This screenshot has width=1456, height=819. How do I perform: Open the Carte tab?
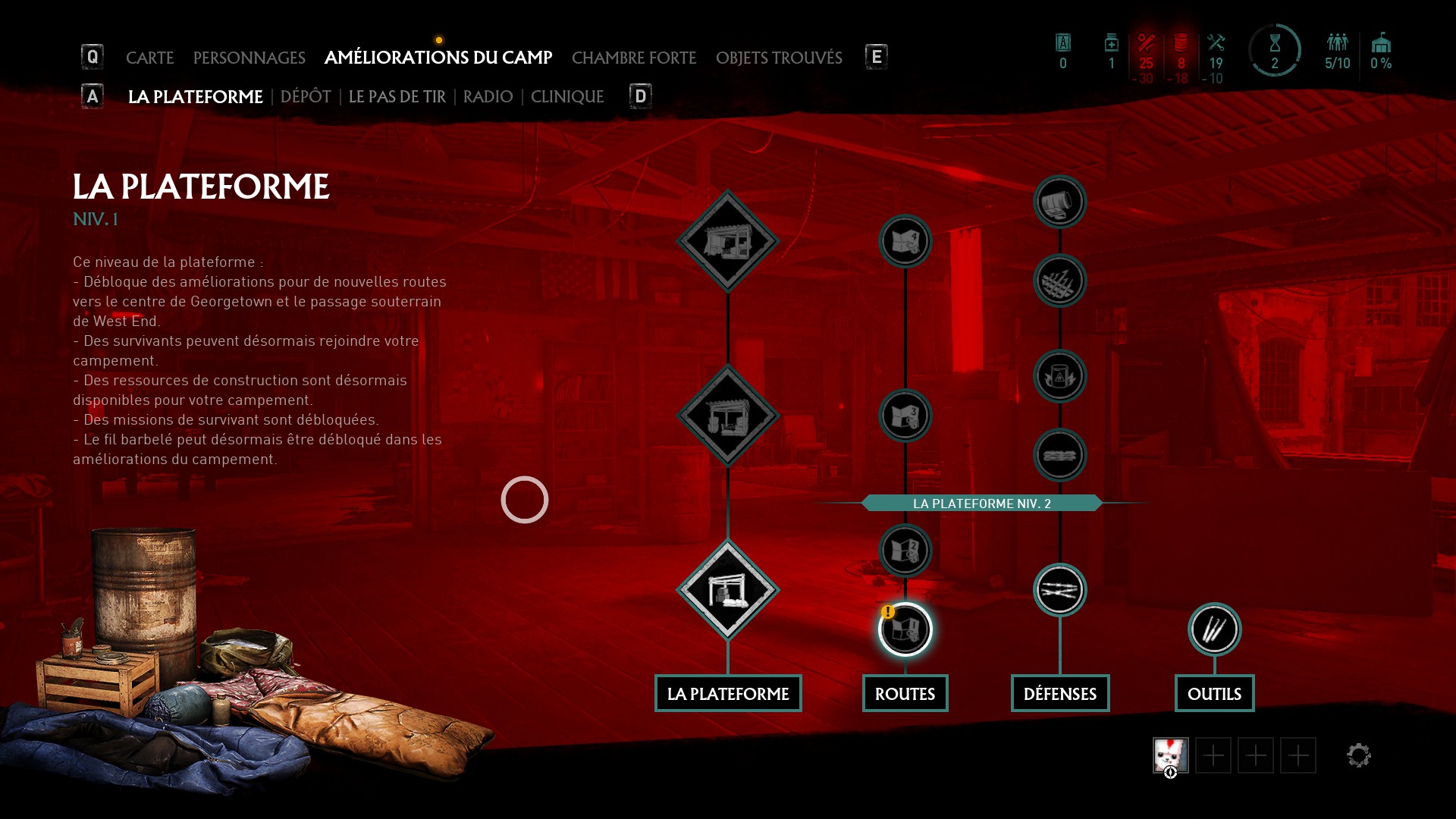click(149, 58)
